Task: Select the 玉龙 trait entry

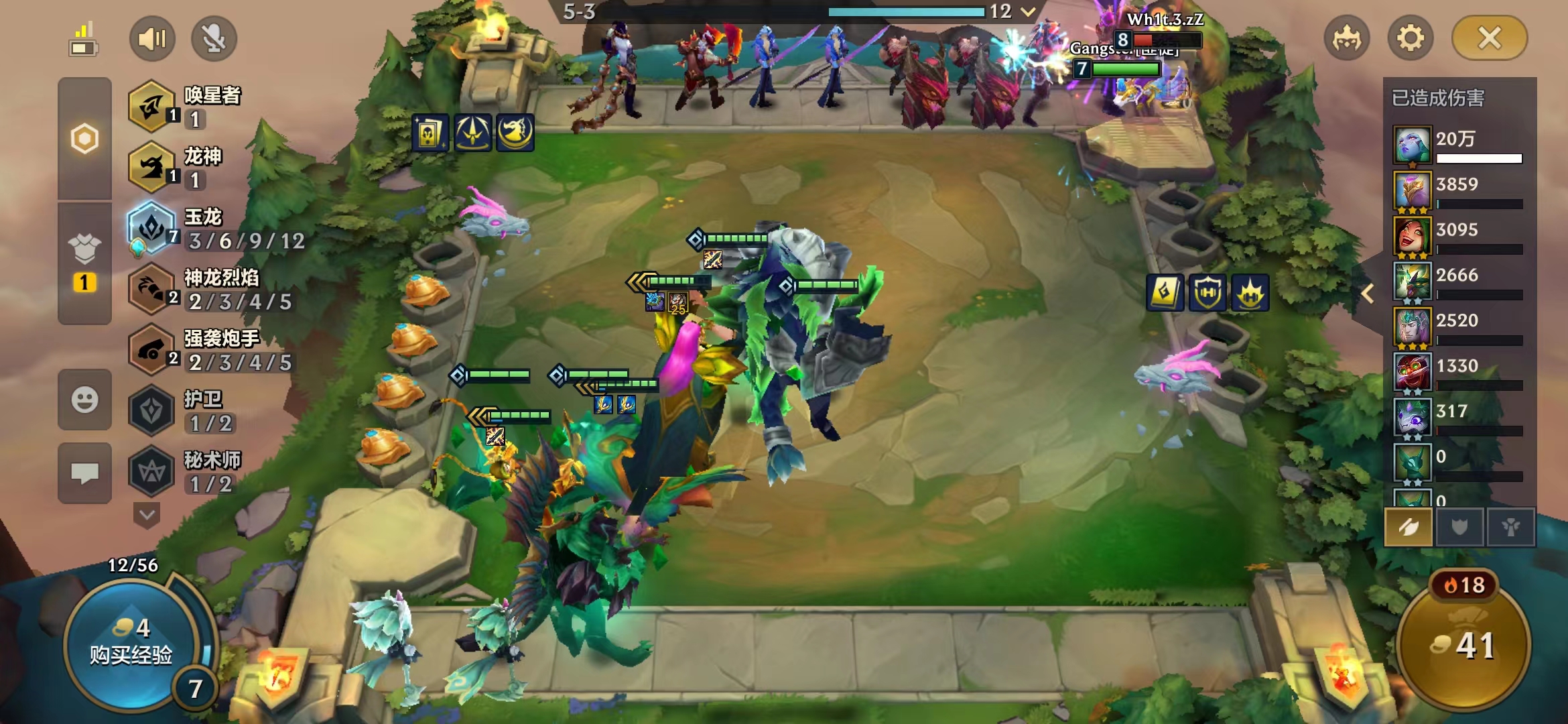Action: point(214,229)
